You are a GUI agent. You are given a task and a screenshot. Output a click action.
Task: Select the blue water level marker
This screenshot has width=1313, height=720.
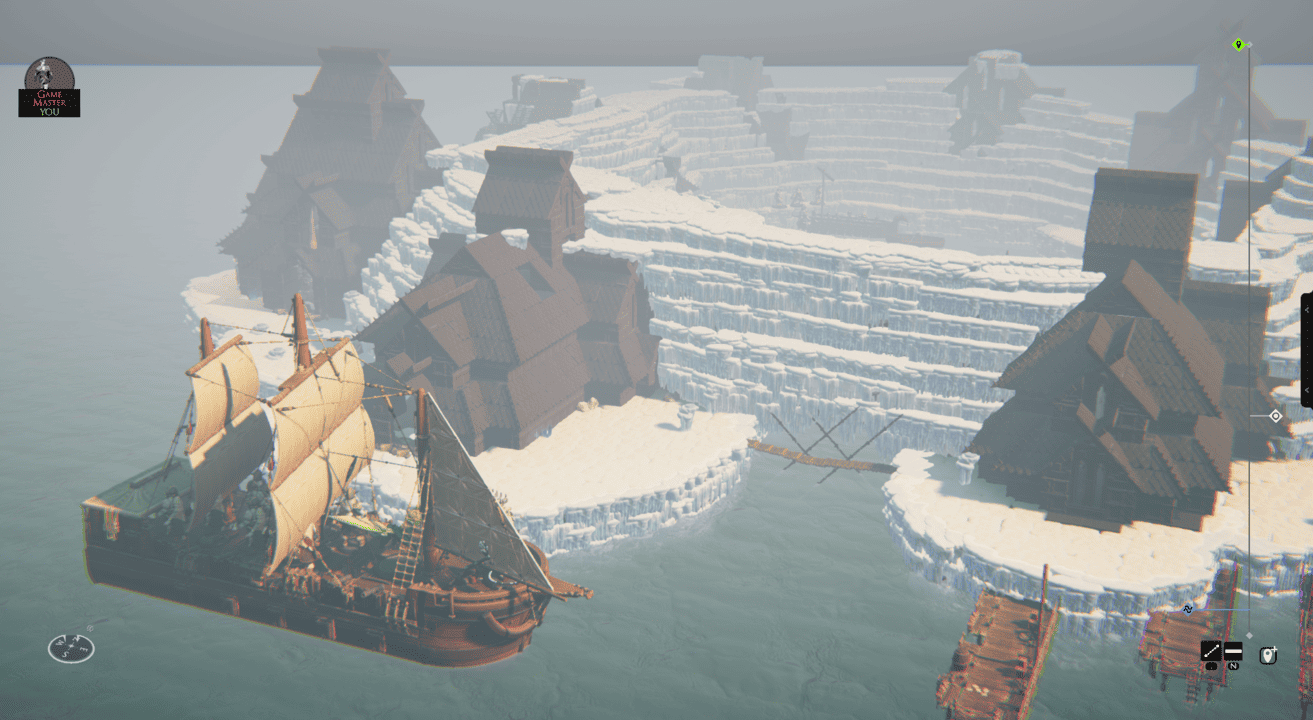pyautogui.click(x=1188, y=609)
